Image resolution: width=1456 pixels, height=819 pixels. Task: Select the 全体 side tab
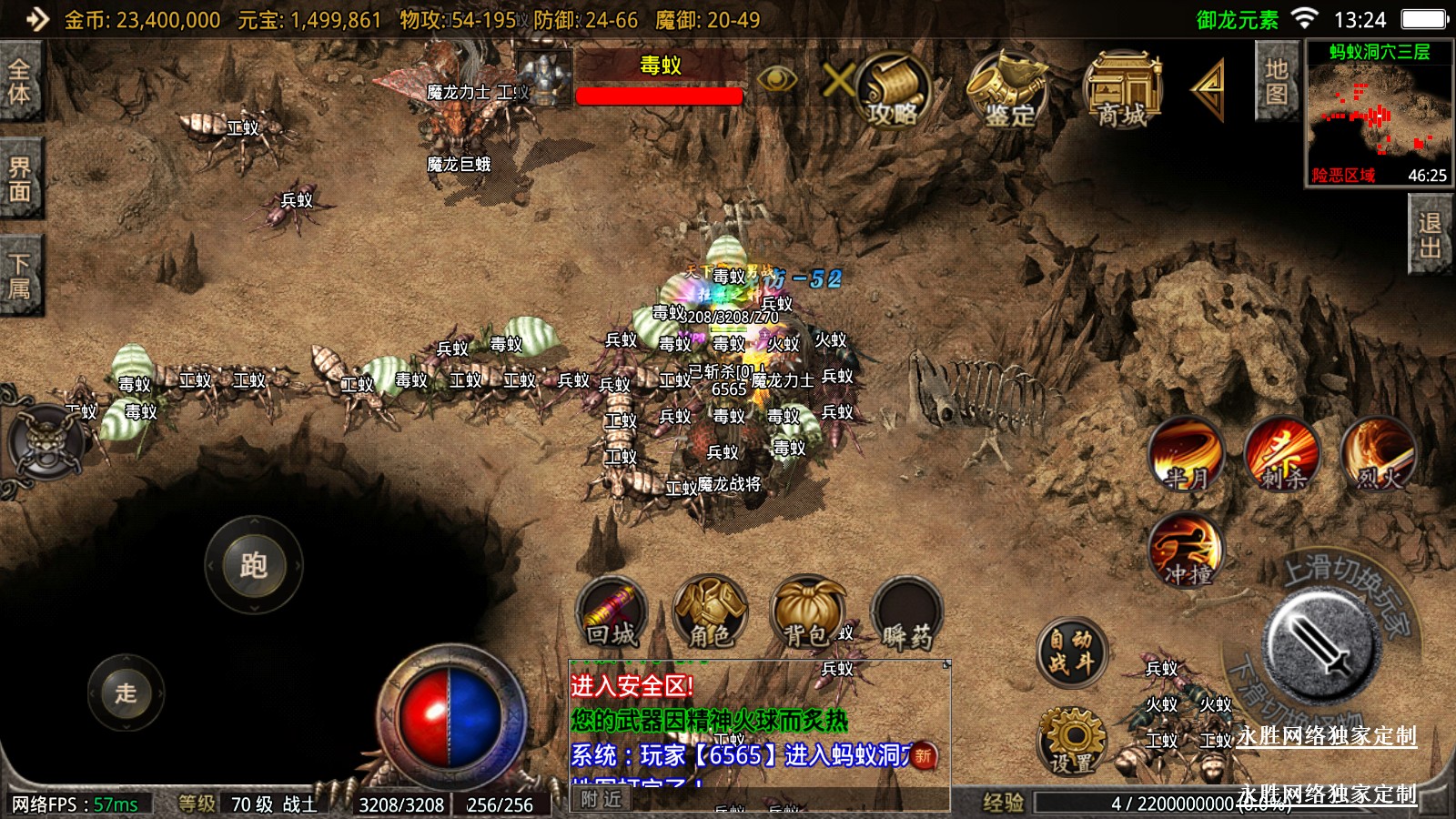pyautogui.click(x=20, y=82)
